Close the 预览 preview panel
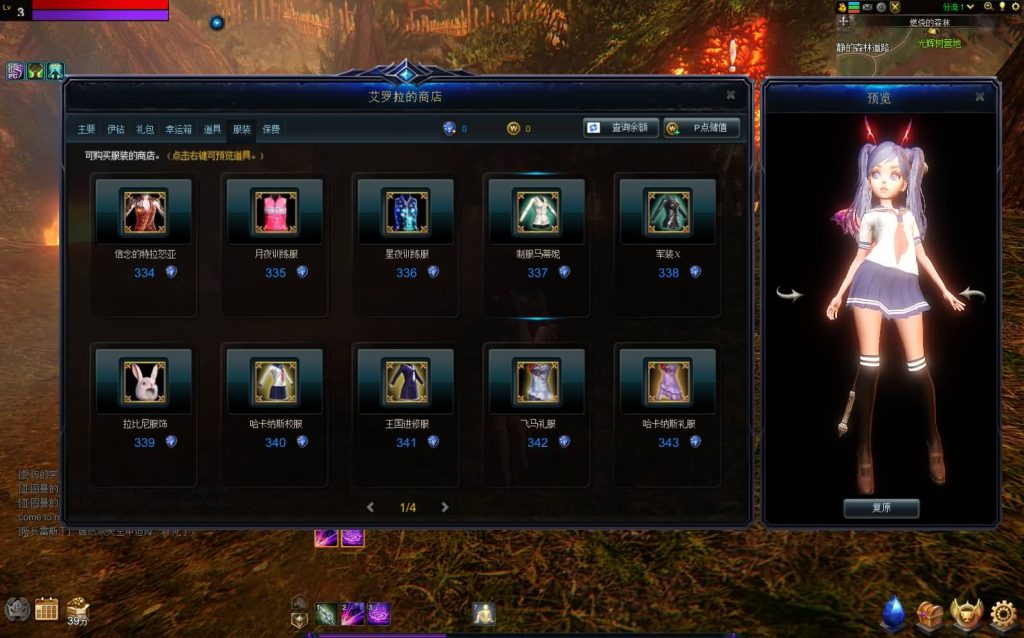Screen dimensions: 1024x638 tap(980, 97)
